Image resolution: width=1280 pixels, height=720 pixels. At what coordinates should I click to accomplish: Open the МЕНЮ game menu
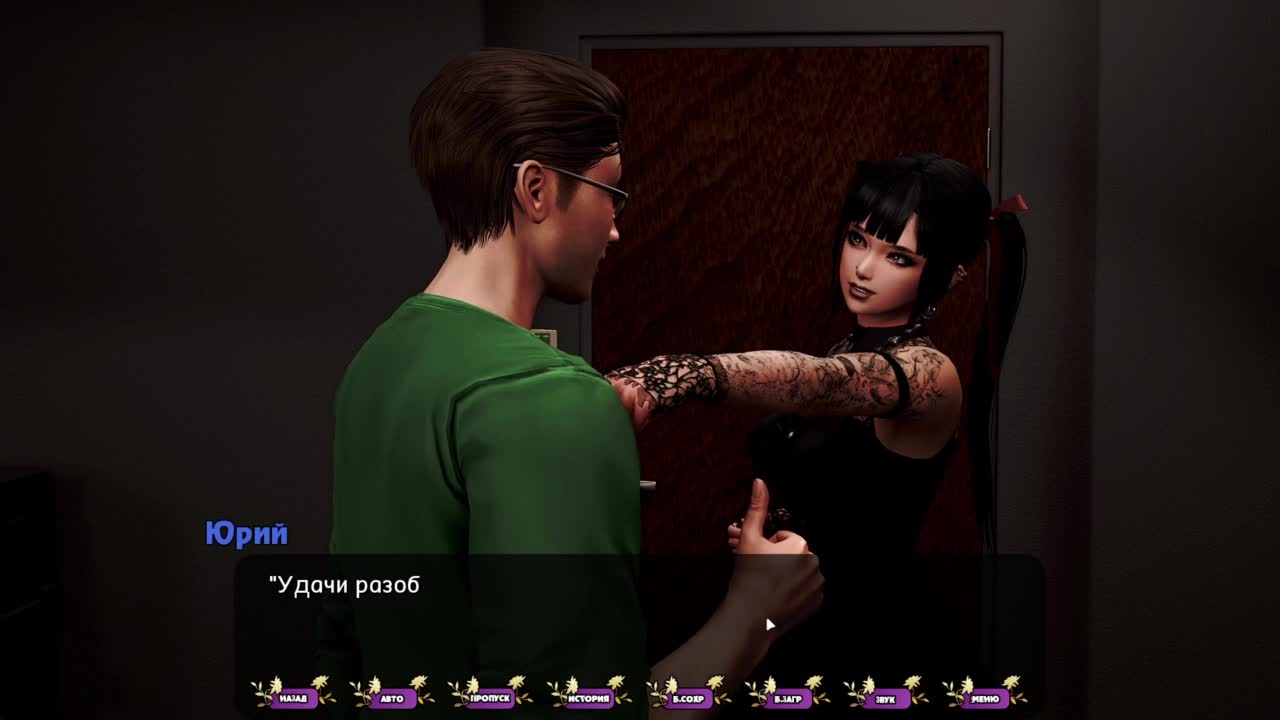(x=984, y=698)
